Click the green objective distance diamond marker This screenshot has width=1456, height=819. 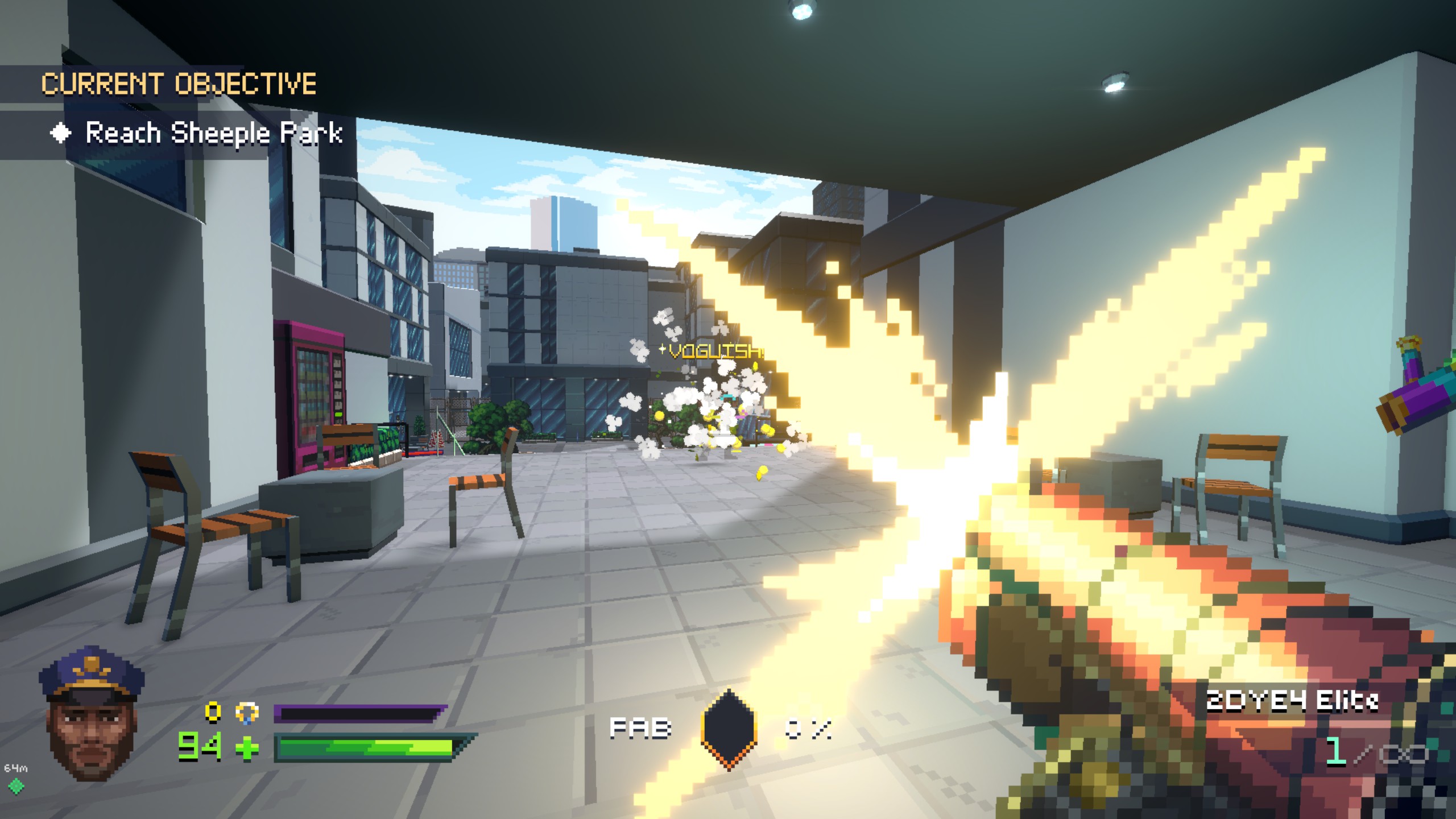[16, 787]
